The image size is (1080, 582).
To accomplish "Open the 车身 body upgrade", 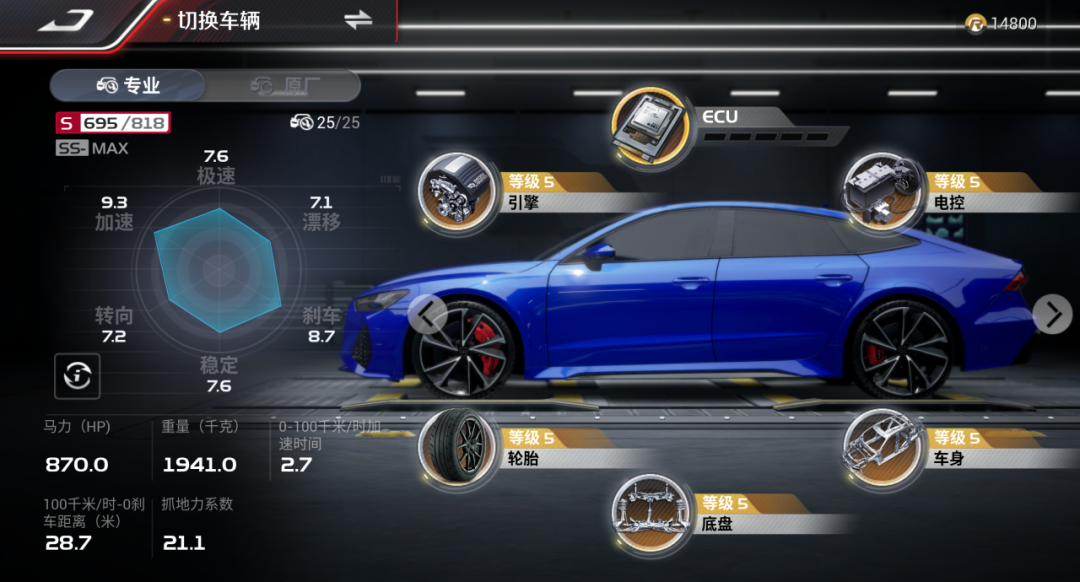I will (880, 445).
